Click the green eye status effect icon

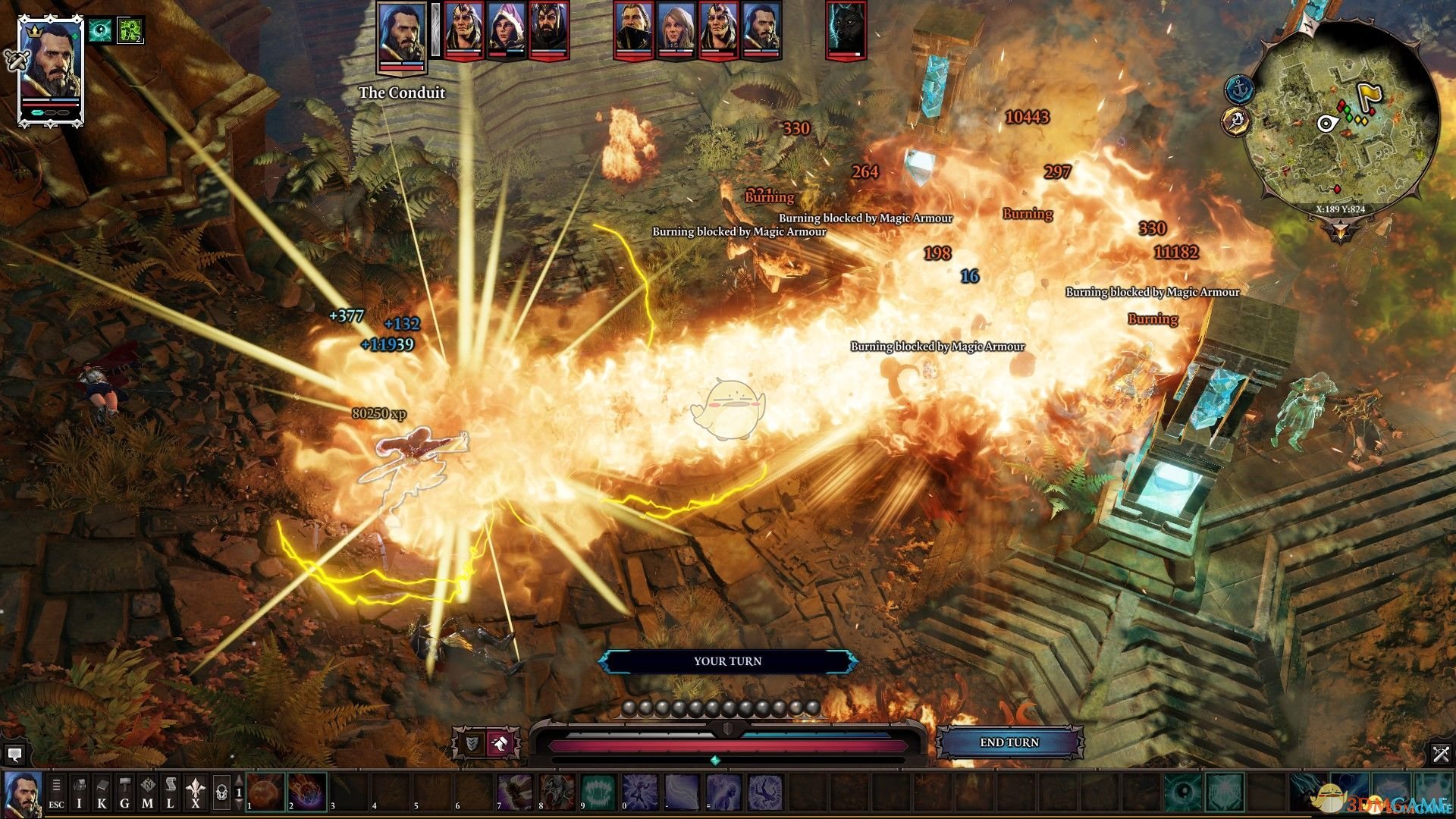coord(99,30)
